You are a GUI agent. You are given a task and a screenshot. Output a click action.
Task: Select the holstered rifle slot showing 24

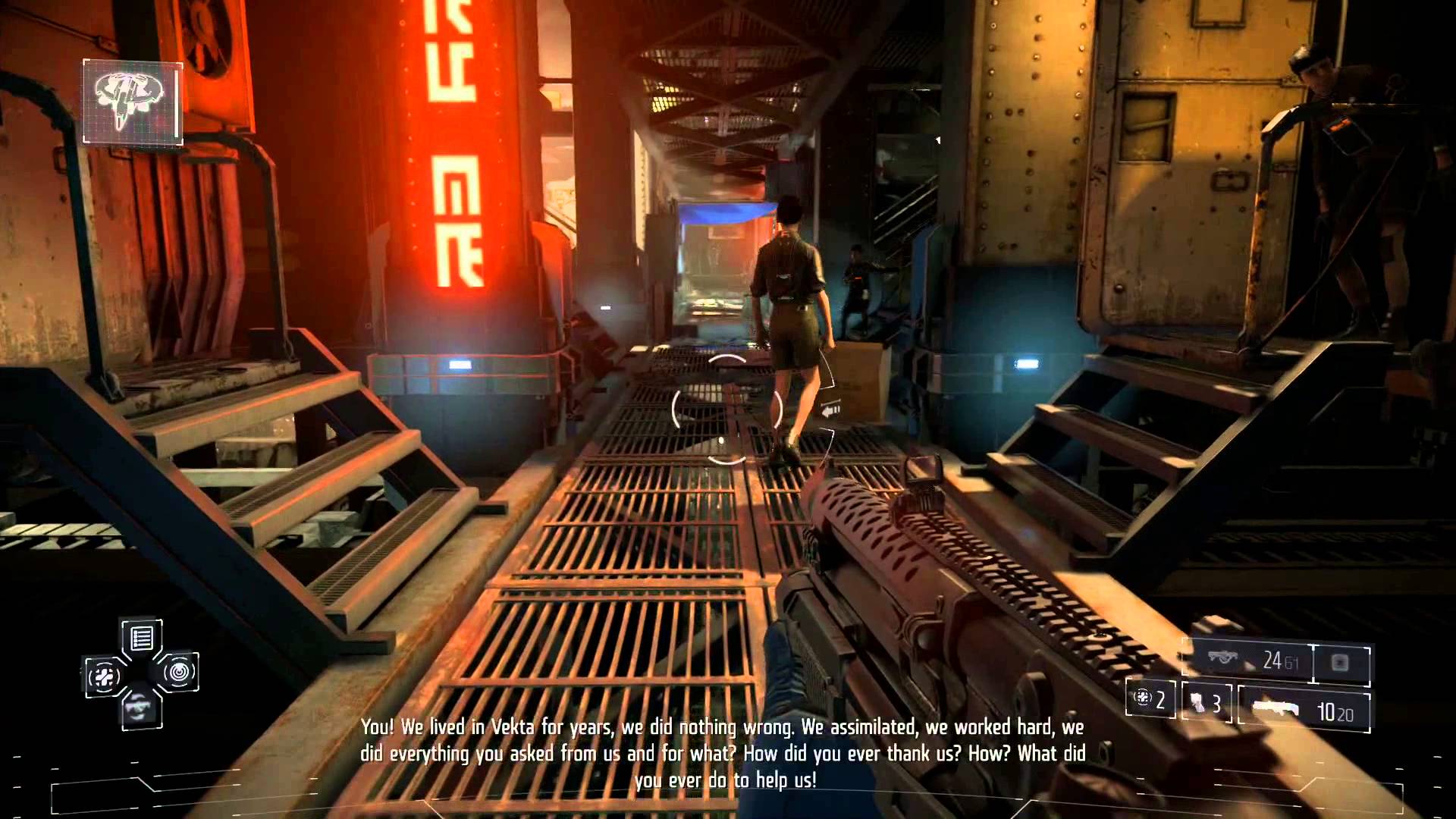[1248, 662]
